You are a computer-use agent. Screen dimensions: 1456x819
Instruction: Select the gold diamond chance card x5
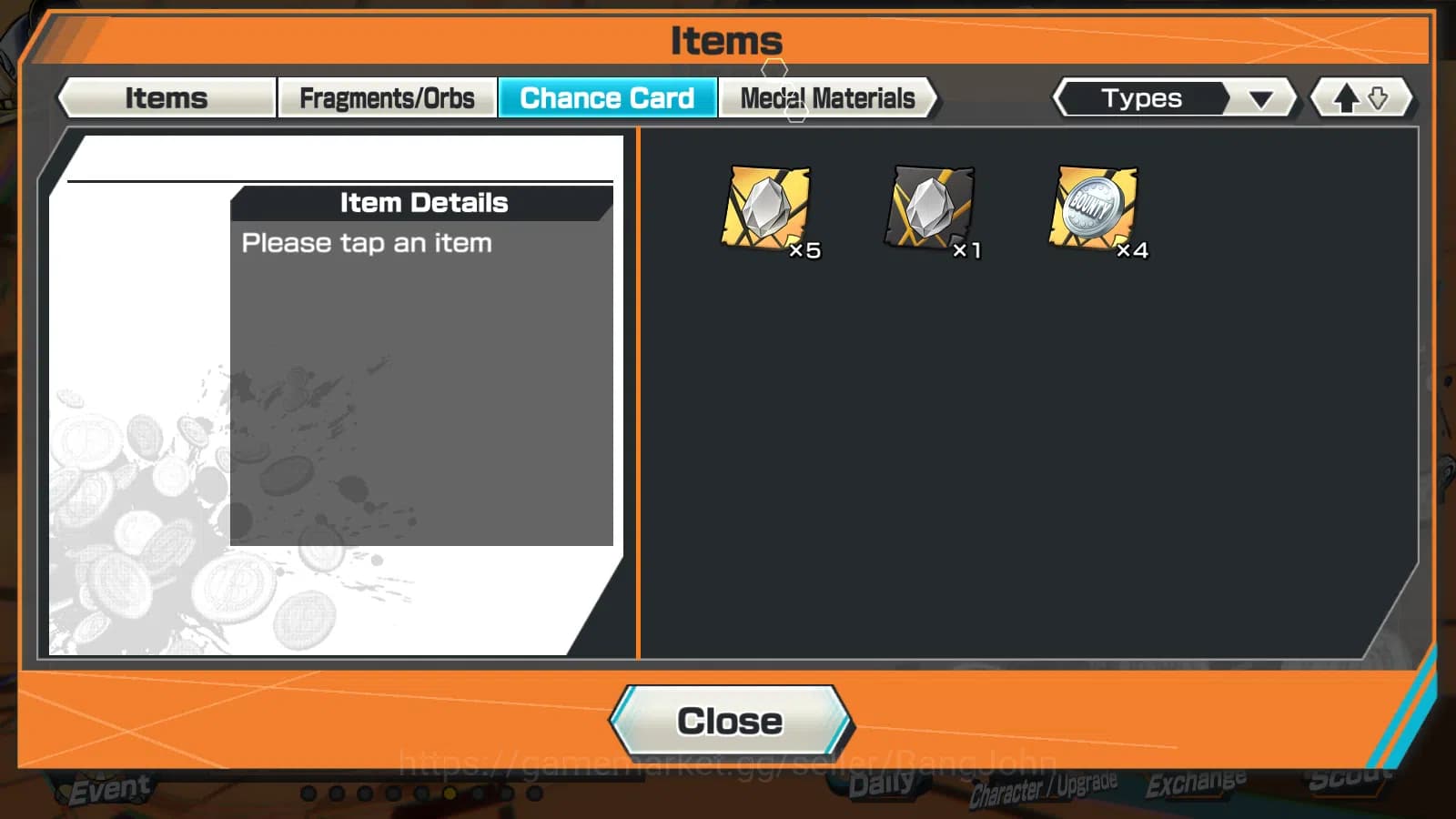(x=767, y=209)
